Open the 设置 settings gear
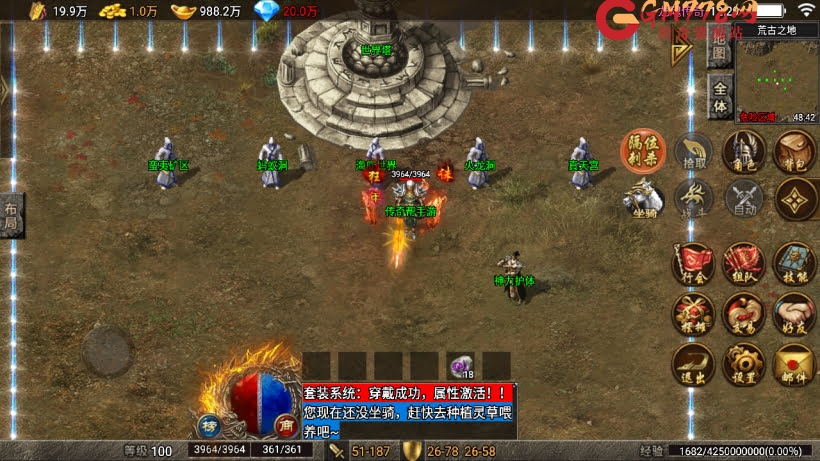The height and width of the screenshot is (461, 820). click(744, 364)
